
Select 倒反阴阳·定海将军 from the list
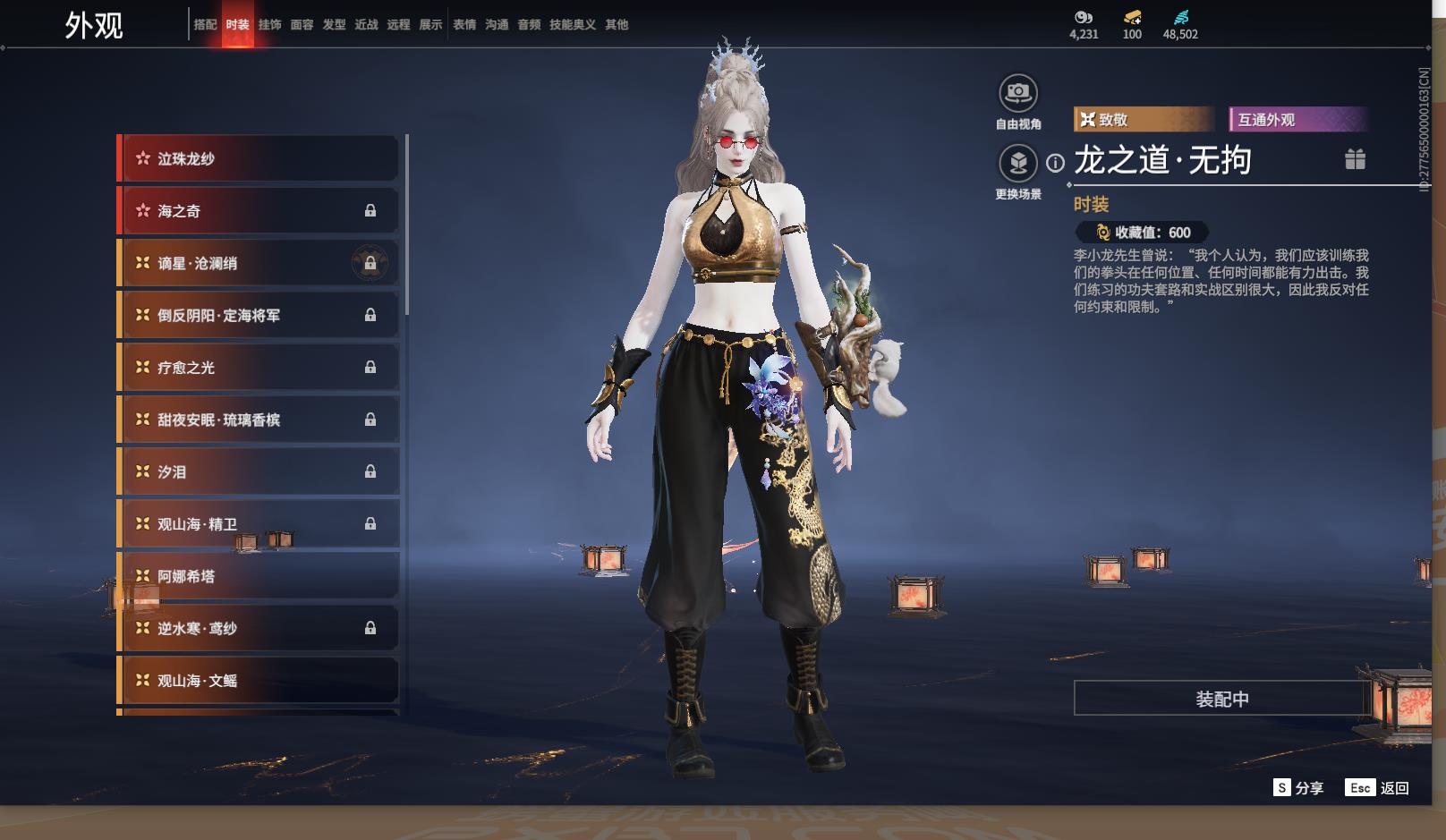(259, 315)
